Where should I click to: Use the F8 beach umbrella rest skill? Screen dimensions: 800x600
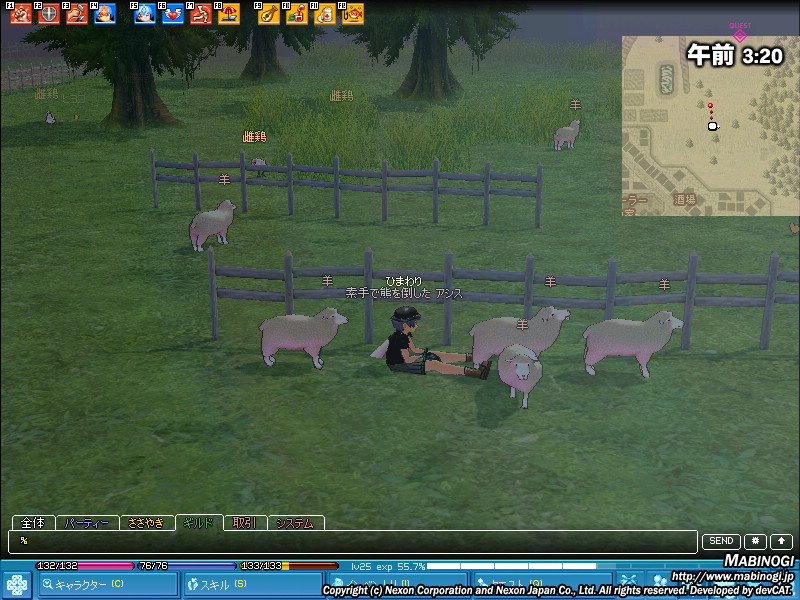pos(229,14)
